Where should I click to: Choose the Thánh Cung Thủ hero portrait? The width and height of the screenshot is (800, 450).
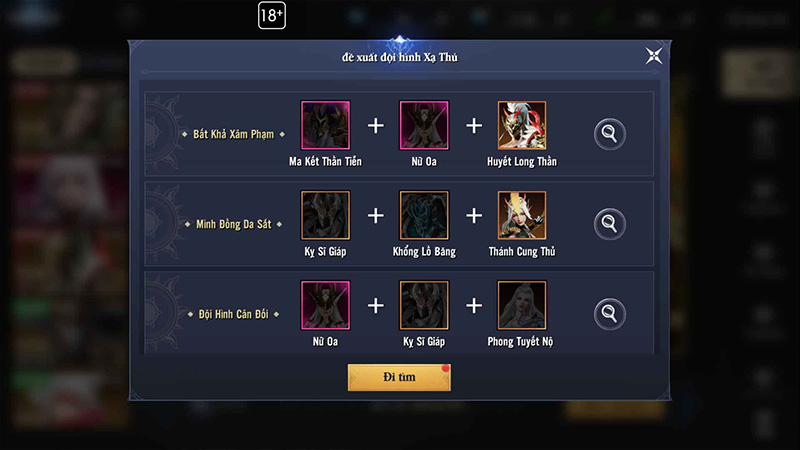[522, 215]
